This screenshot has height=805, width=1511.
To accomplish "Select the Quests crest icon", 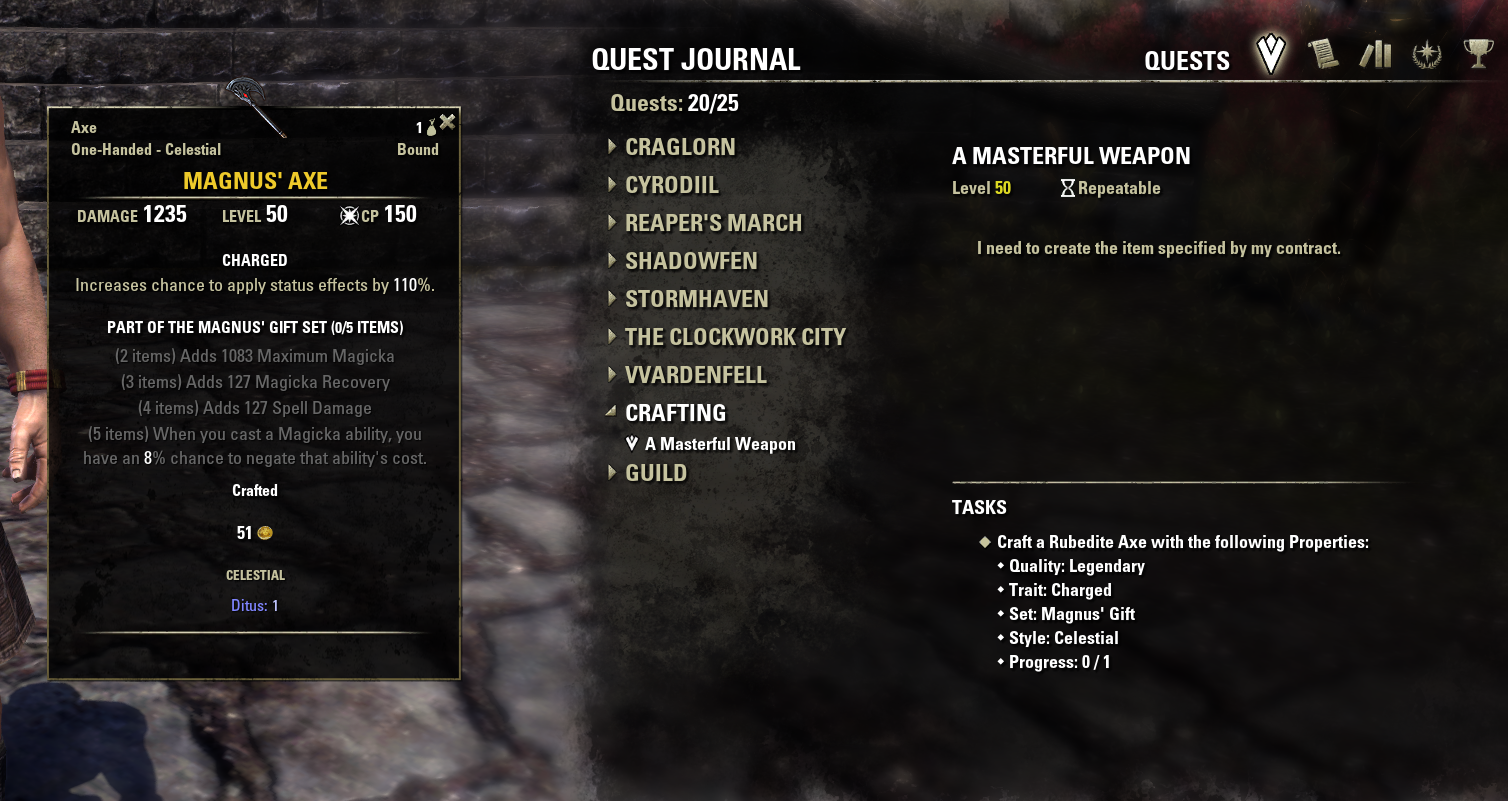I will (1269, 55).
